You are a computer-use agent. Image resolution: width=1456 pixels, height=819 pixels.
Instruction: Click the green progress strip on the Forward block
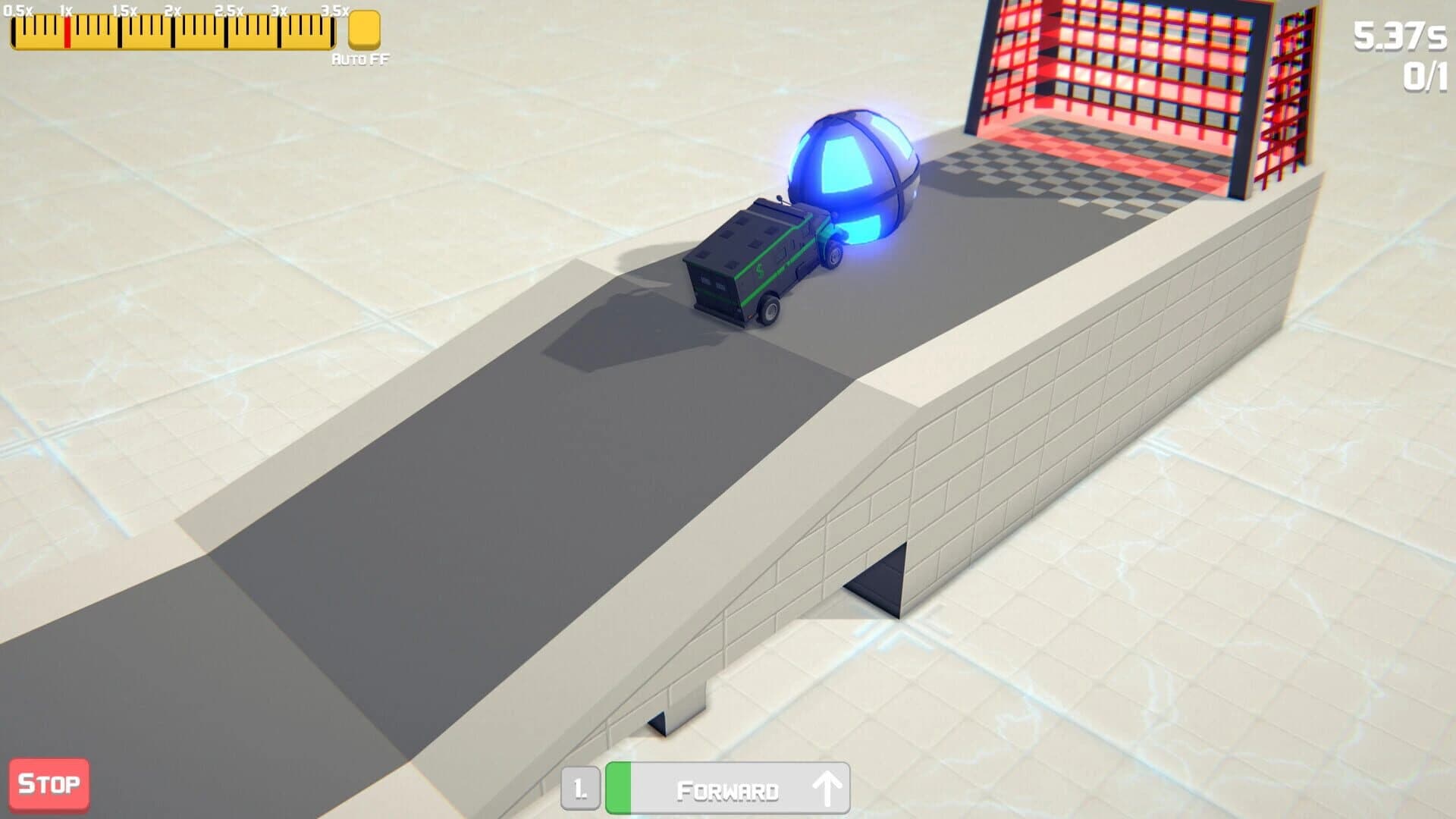620,787
